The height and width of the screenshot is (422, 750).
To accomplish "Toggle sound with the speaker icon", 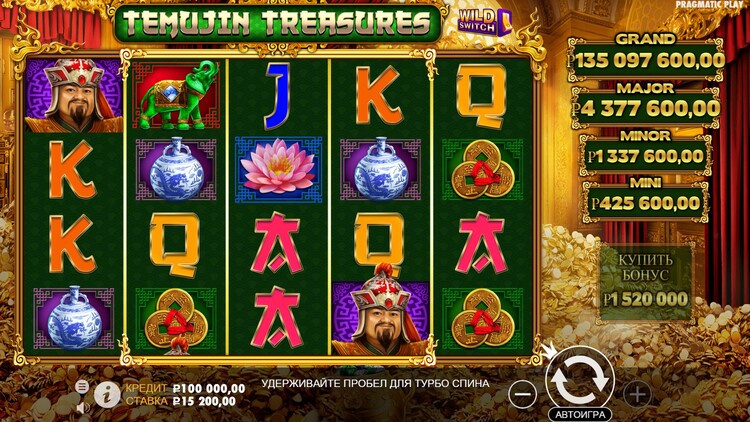I will tap(82, 407).
